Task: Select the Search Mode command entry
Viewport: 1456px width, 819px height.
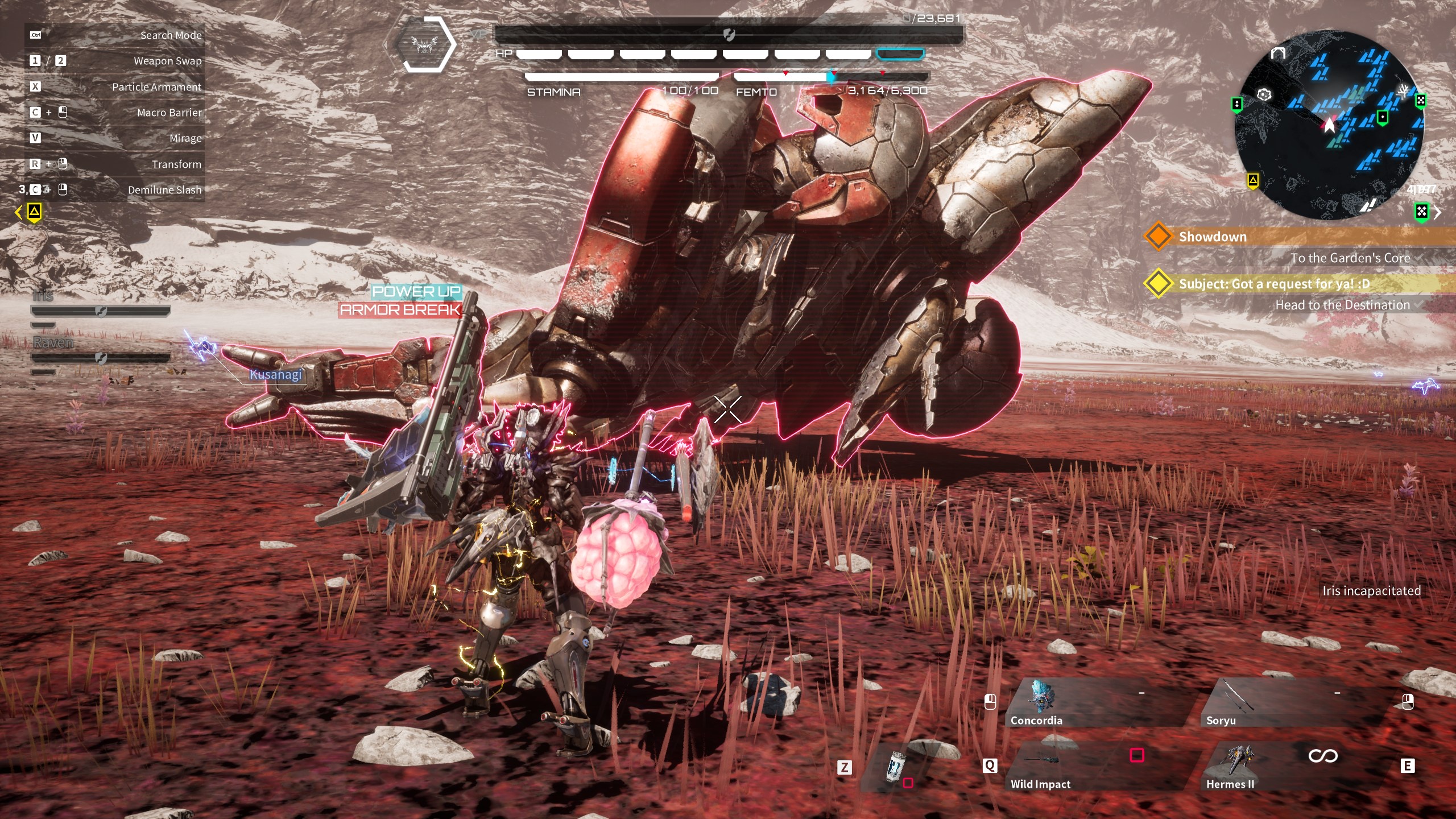Action: [x=114, y=35]
